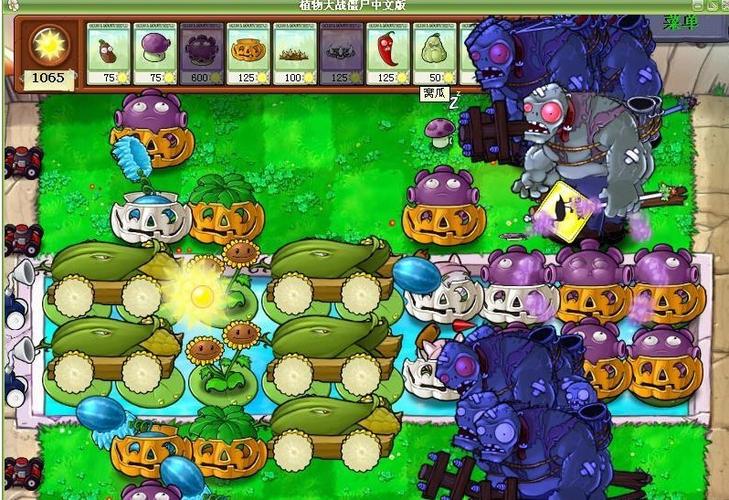The width and height of the screenshot is (729, 500).
Task: Click the darkened Spikerock seed packet
Action: coord(340,54)
